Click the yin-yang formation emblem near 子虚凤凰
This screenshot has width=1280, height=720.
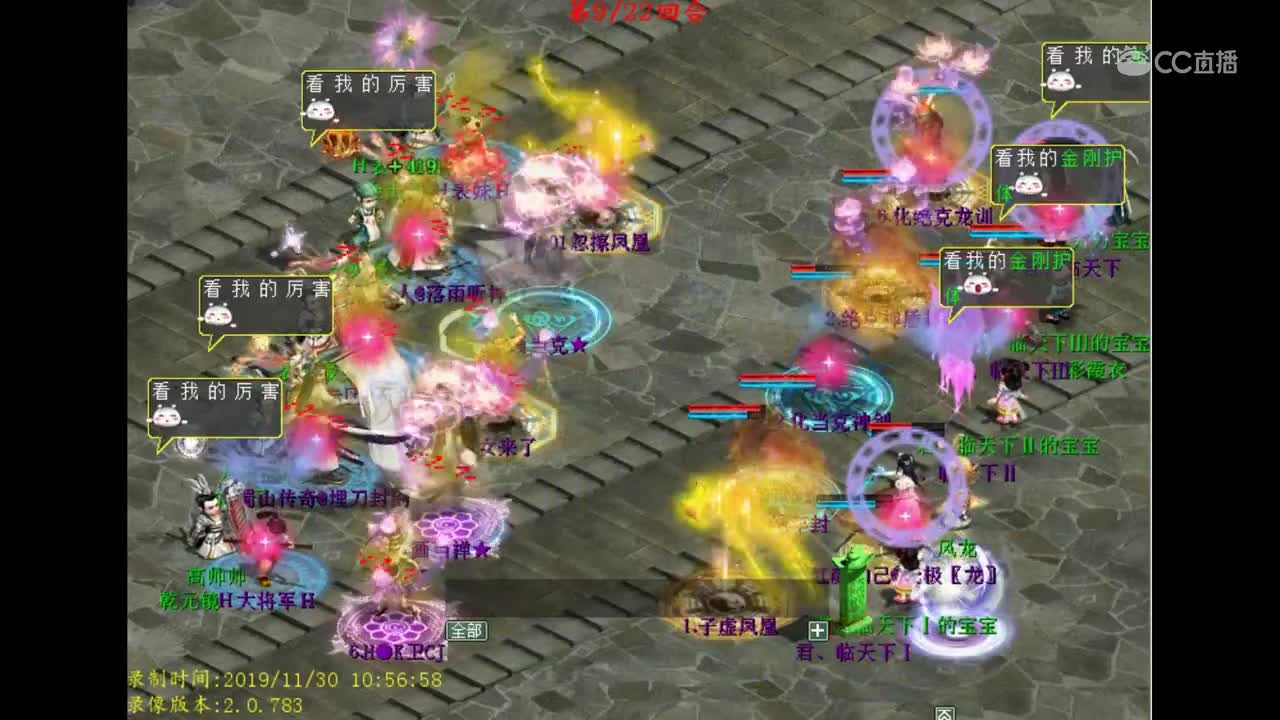tap(723, 600)
